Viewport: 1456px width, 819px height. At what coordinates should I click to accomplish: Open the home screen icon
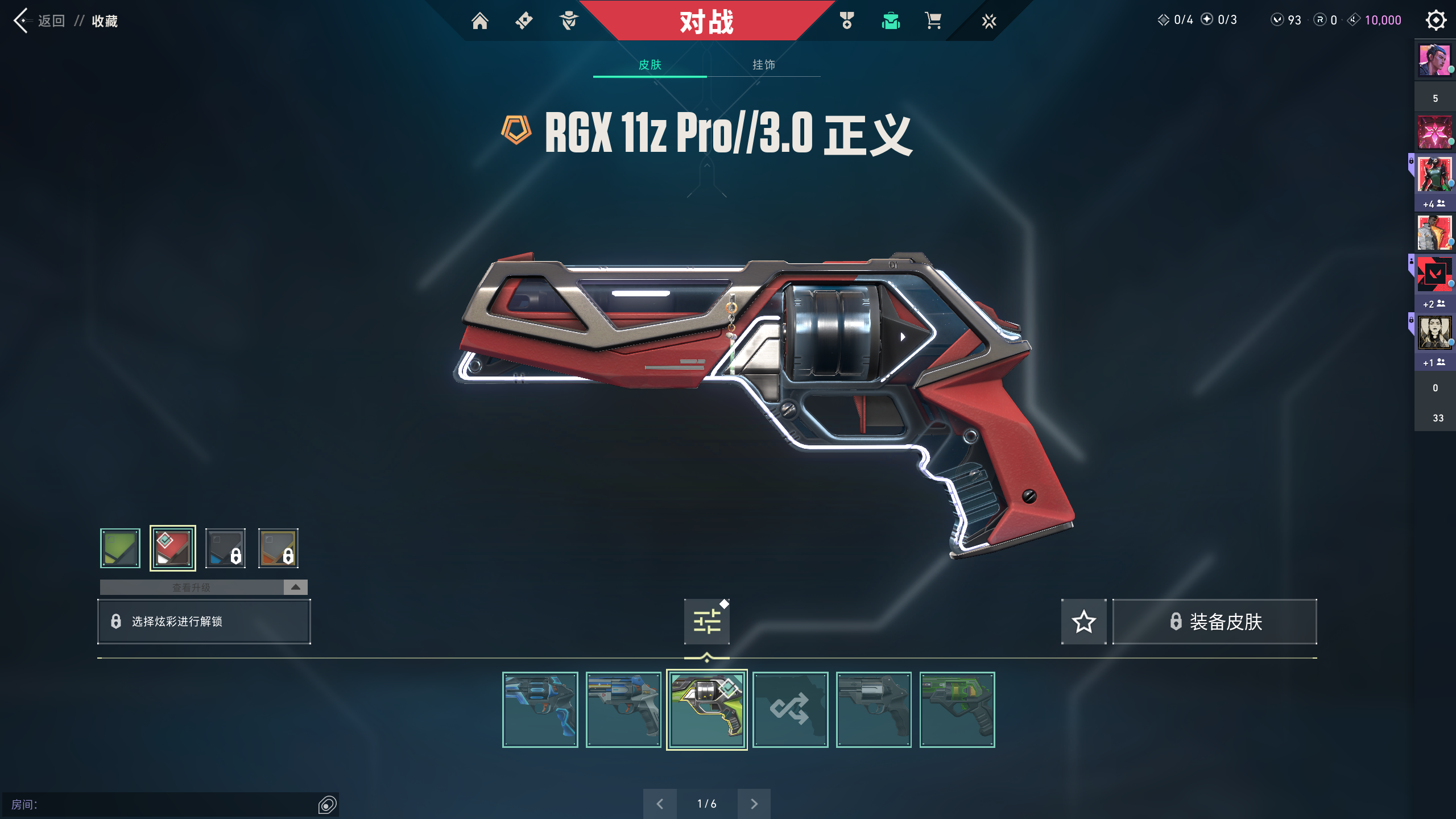tap(480, 21)
